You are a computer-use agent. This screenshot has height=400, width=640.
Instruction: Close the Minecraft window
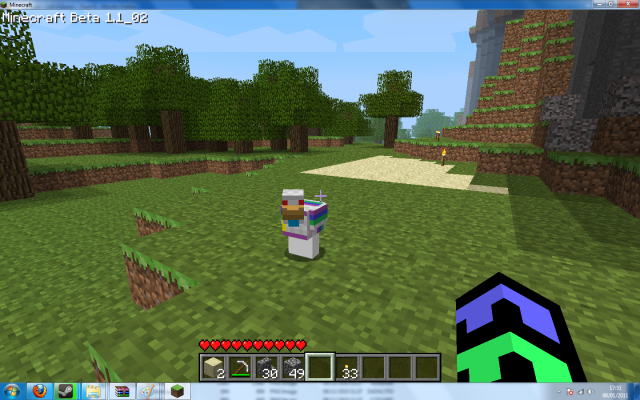(x=629, y=4)
